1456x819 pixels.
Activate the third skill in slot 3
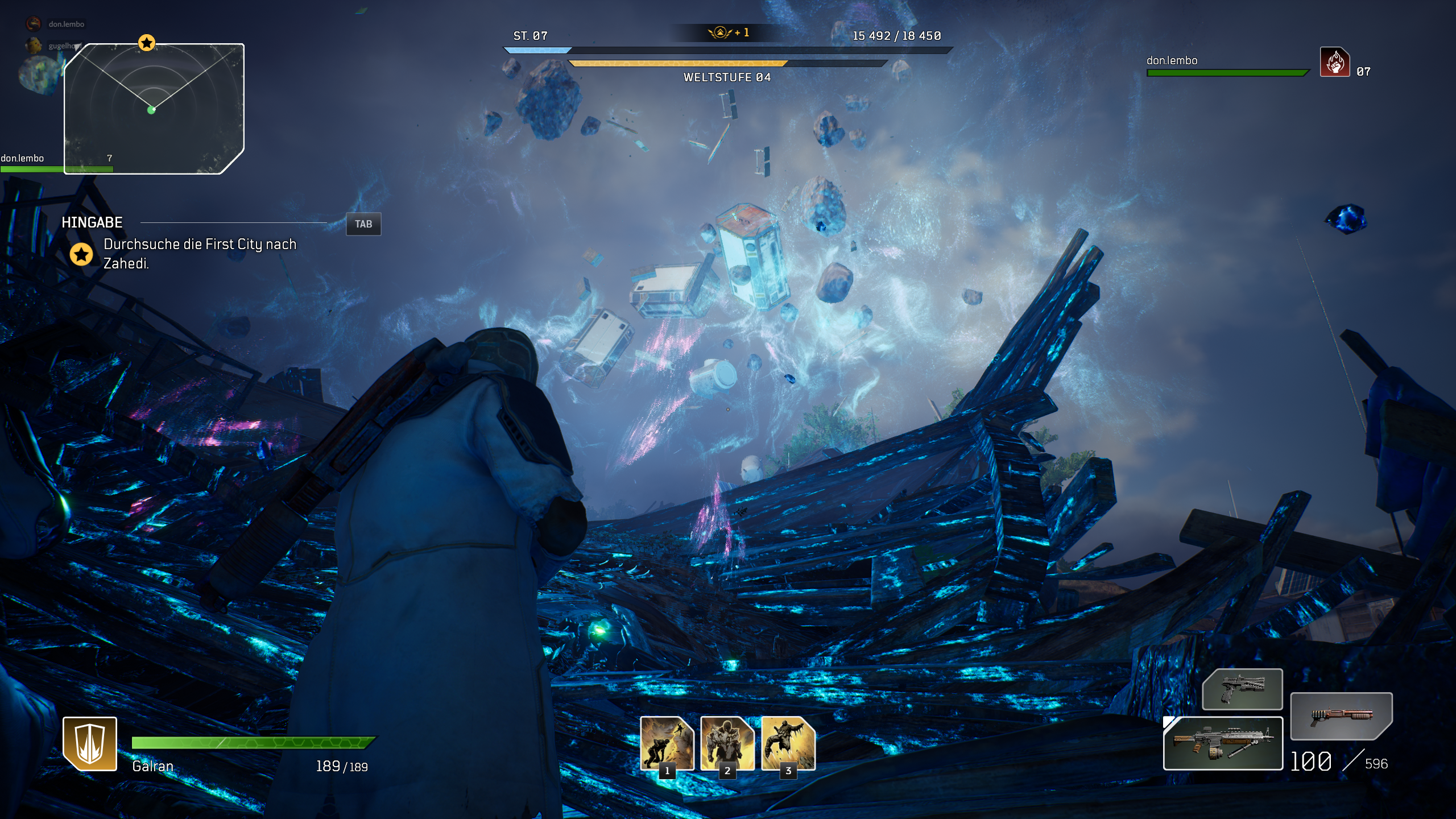click(788, 743)
